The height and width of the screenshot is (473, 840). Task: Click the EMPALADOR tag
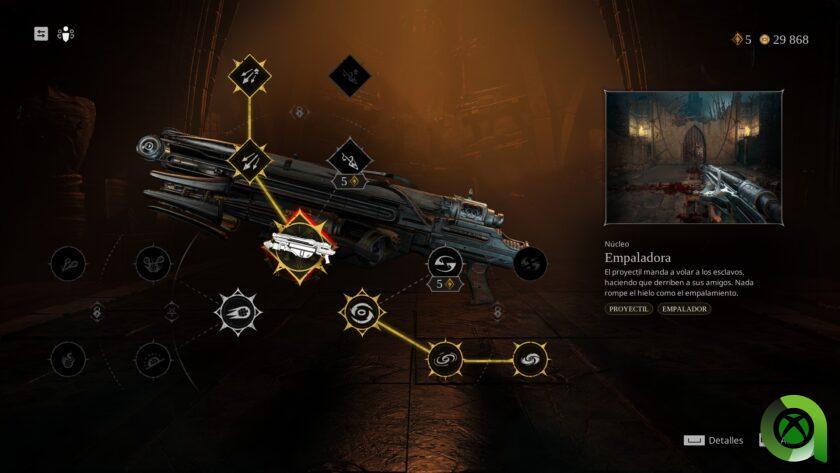pos(684,309)
